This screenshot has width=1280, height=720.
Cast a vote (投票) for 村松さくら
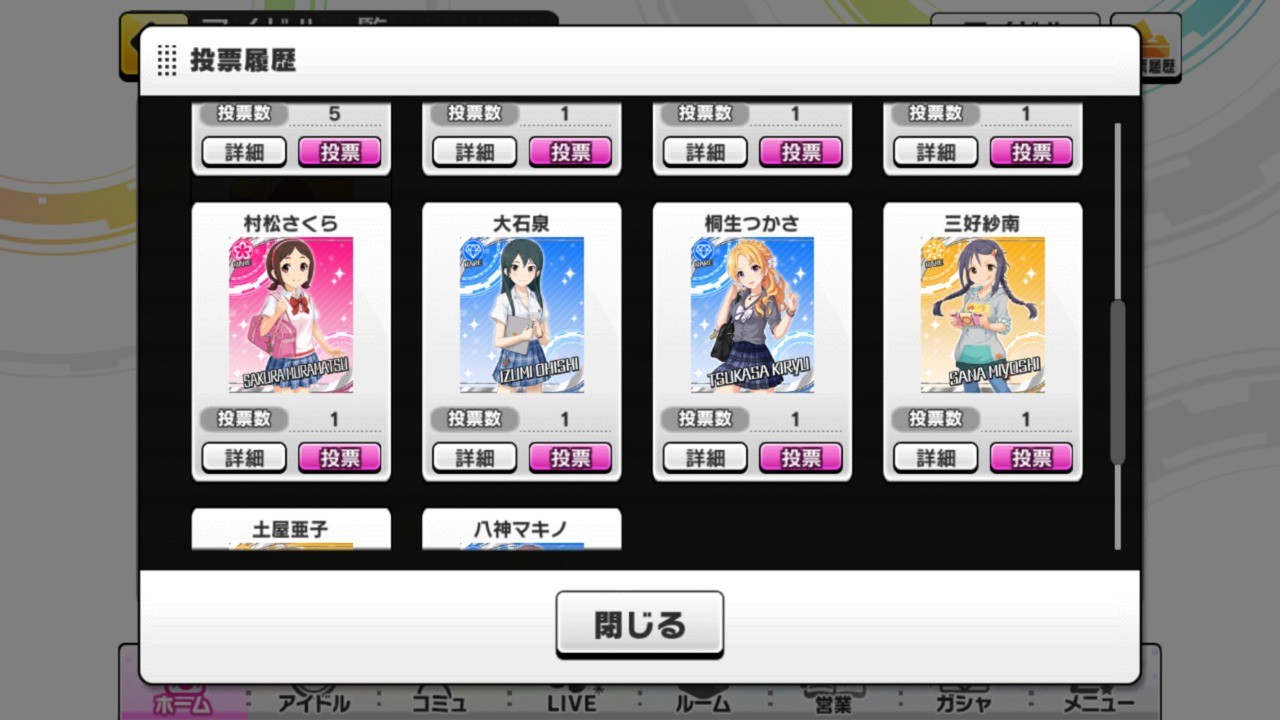pyautogui.click(x=340, y=458)
